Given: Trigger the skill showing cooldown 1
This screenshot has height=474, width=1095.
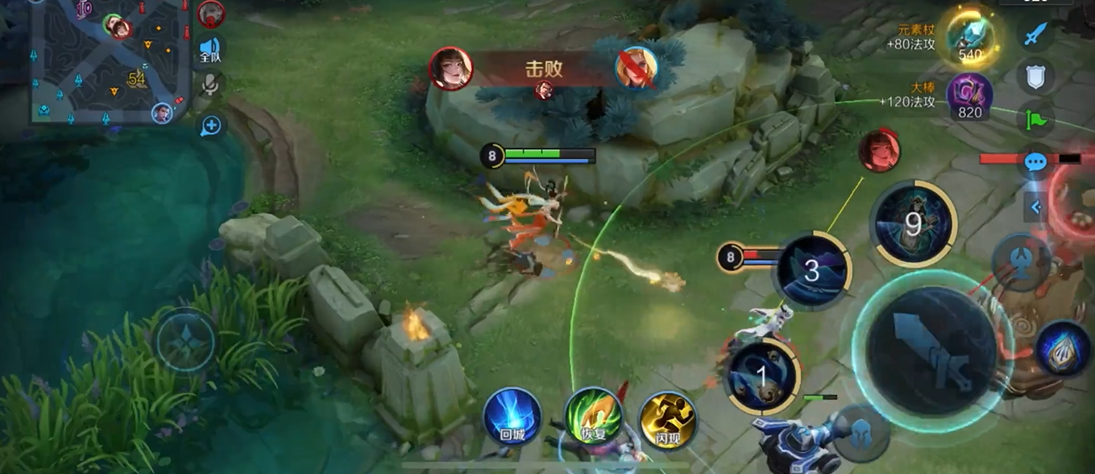Looking at the screenshot, I should 762,377.
